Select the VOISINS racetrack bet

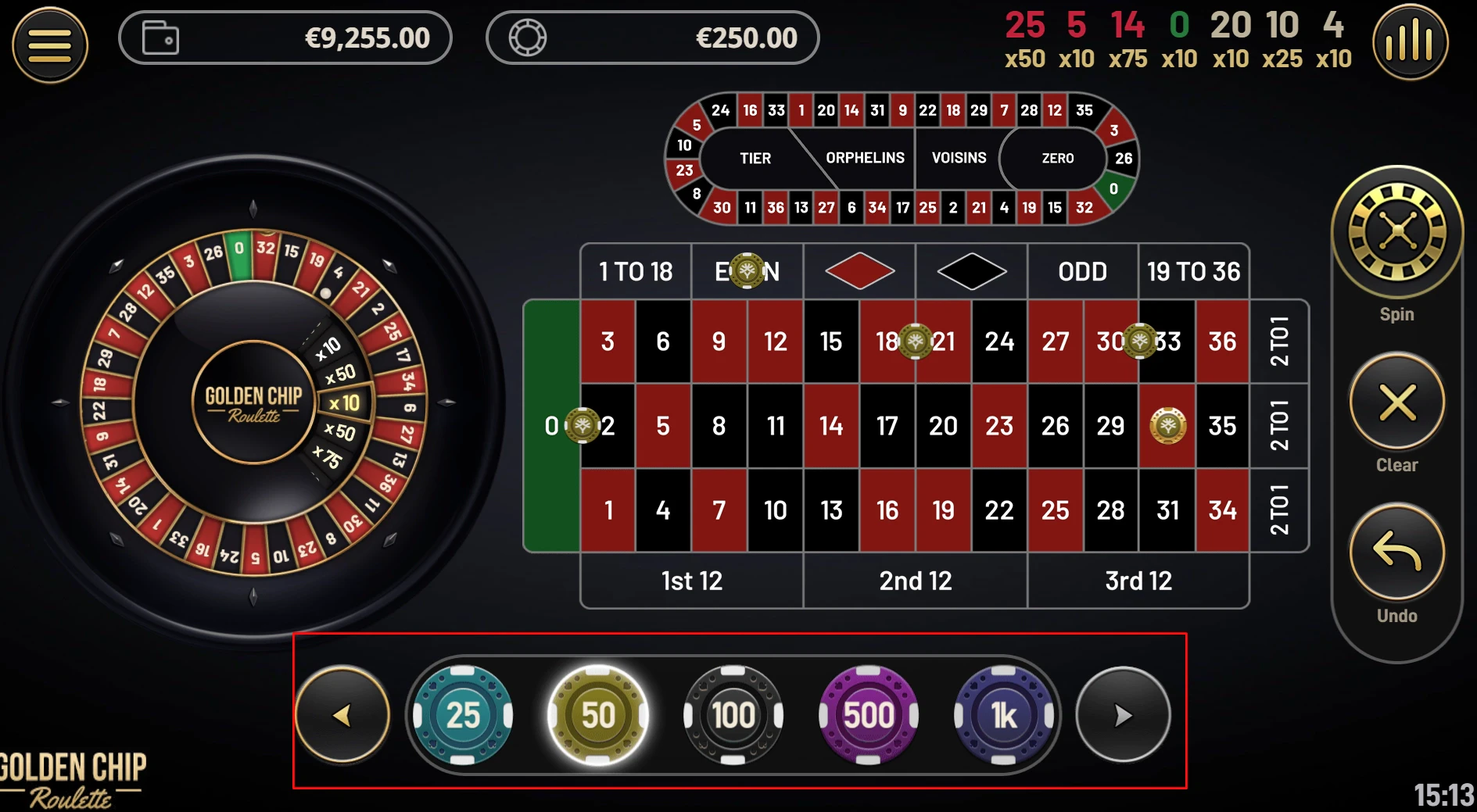click(959, 159)
